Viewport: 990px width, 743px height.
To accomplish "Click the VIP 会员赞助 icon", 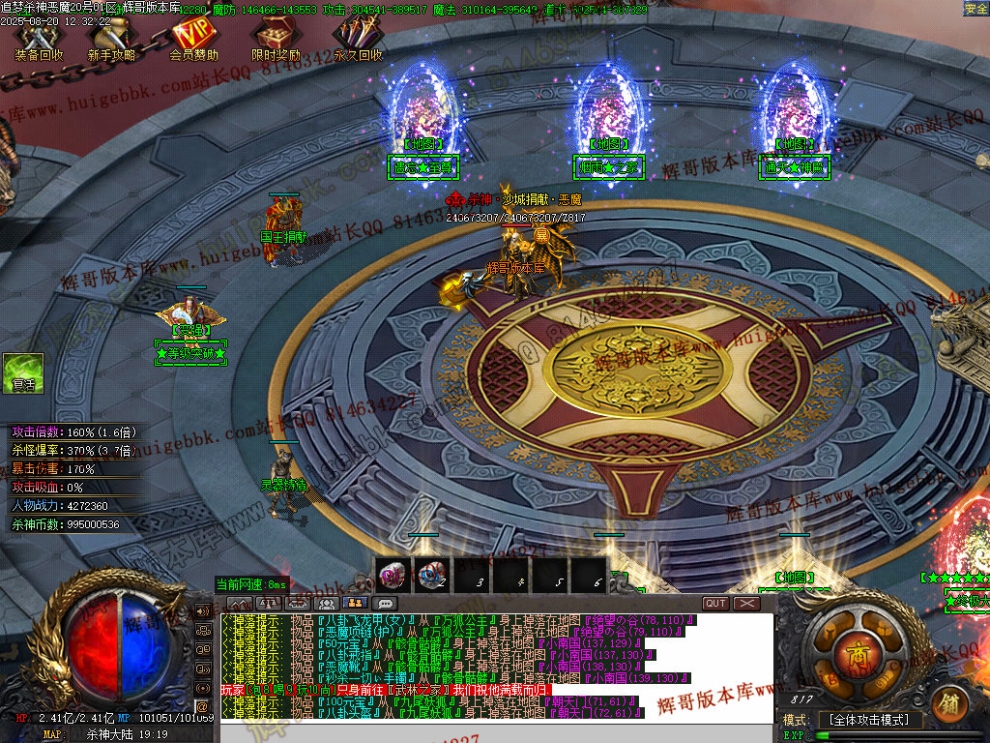I will coord(193,40).
